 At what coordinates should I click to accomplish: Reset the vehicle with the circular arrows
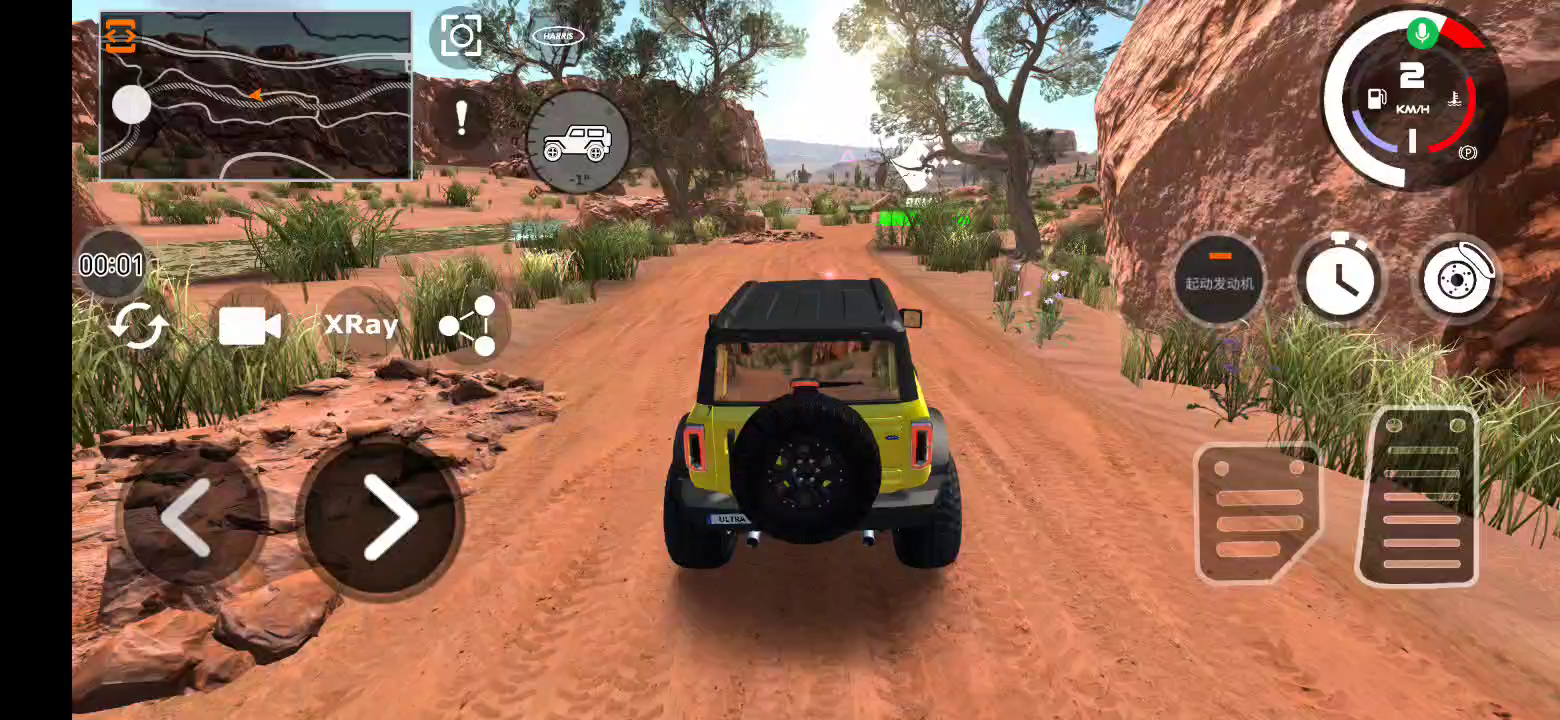138,325
